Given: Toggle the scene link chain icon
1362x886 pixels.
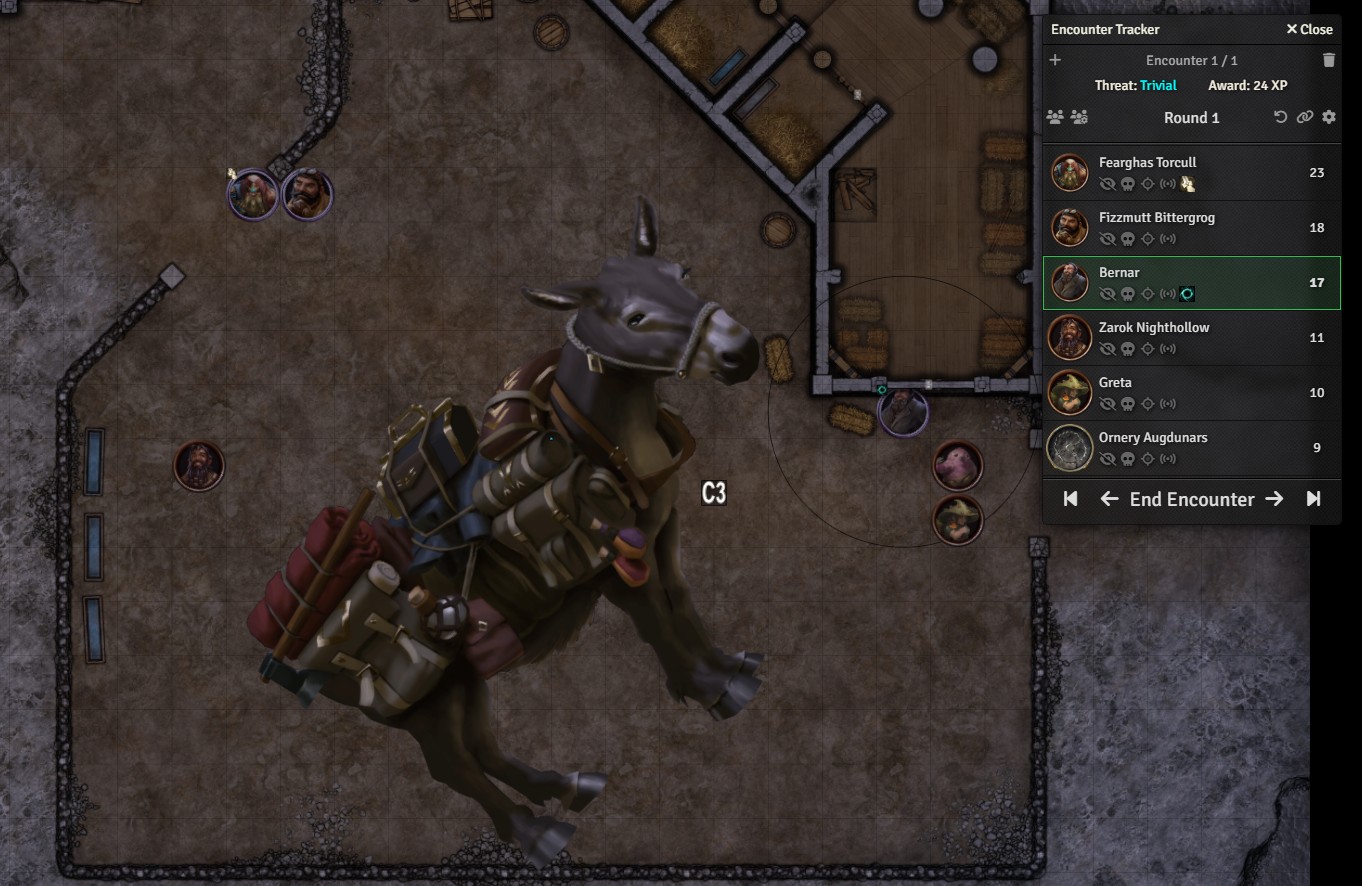Looking at the screenshot, I should (x=1304, y=117).
